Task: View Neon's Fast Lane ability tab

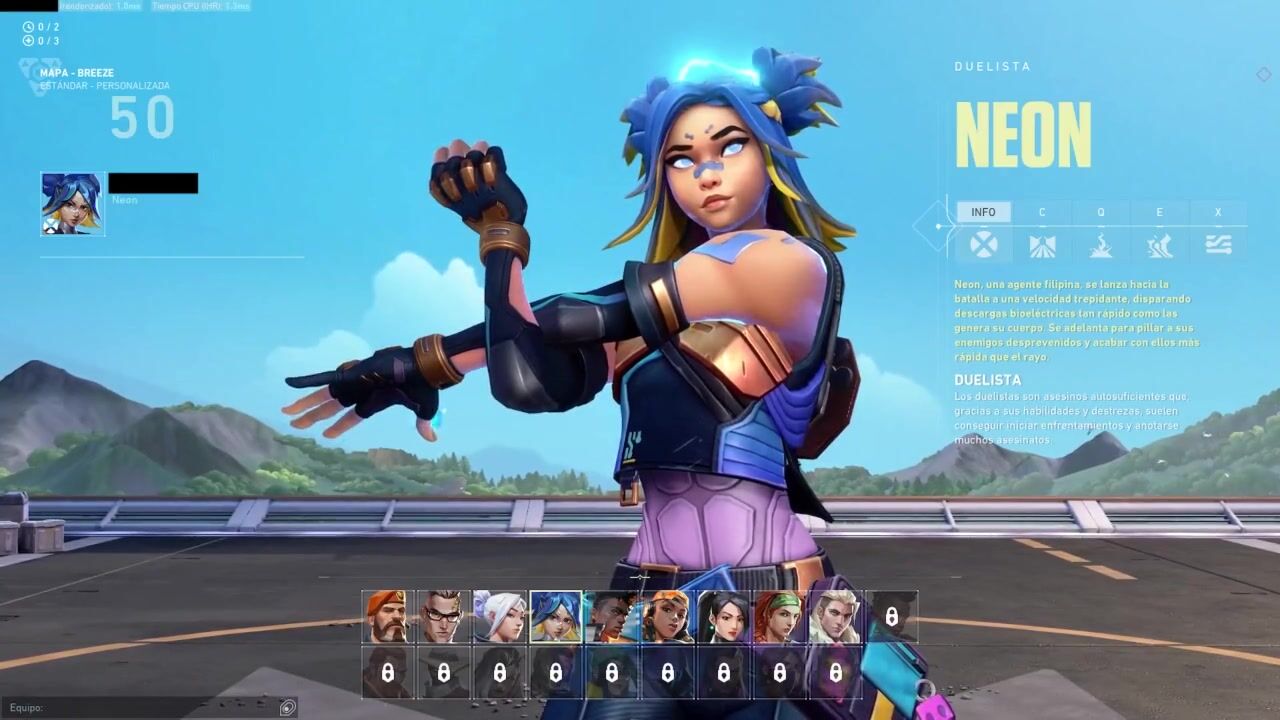Action: 1042,231
